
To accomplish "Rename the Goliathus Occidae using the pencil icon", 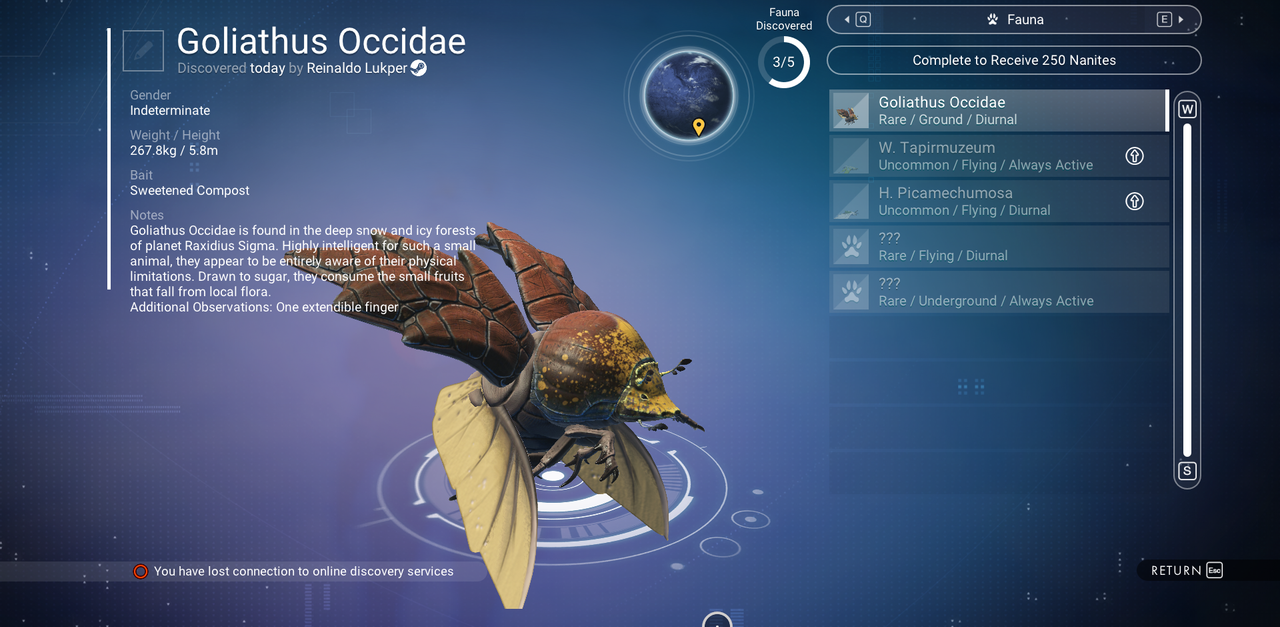I will tap(143, 51).
